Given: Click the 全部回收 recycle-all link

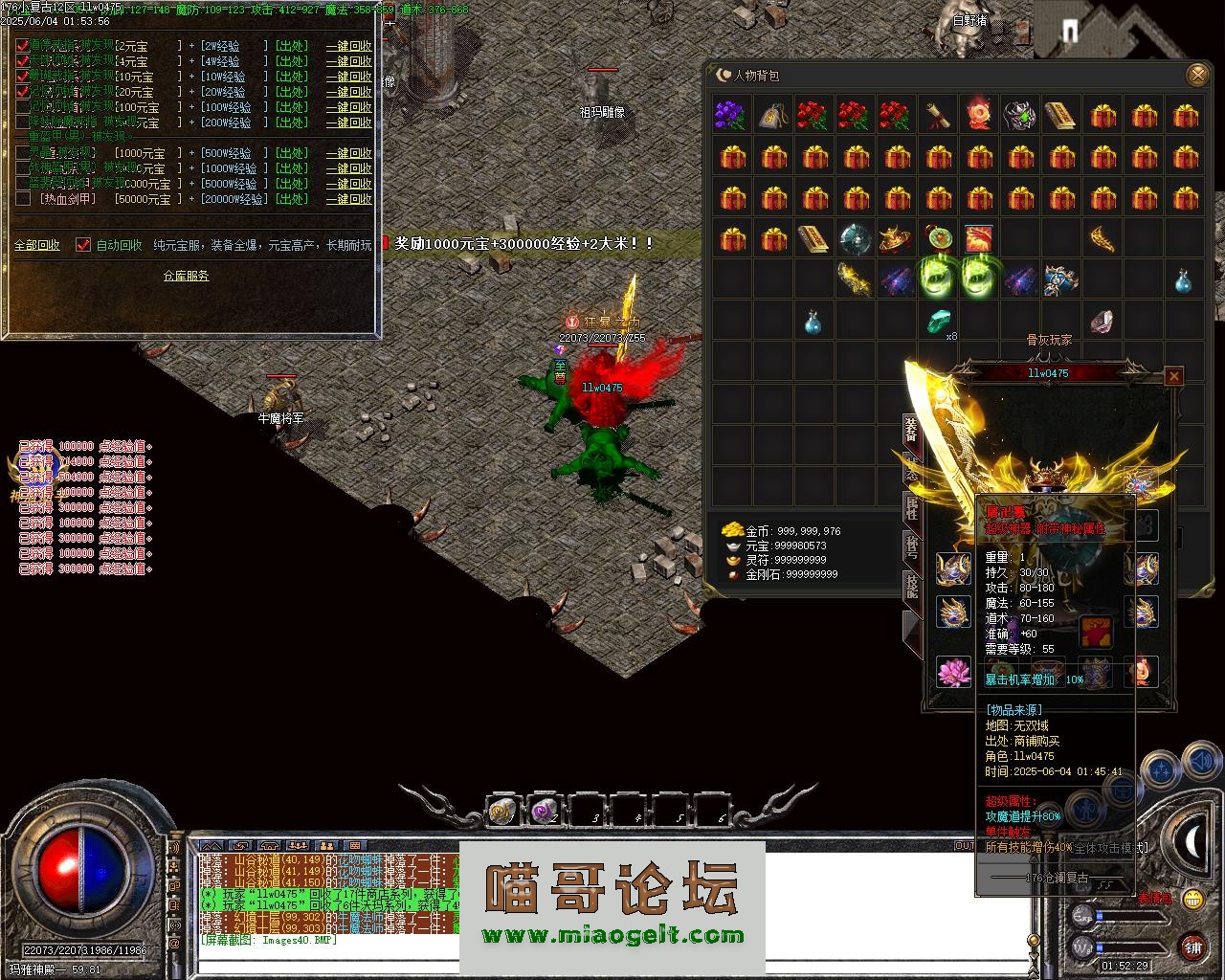Looking at the screenshot, I should 37,245.
